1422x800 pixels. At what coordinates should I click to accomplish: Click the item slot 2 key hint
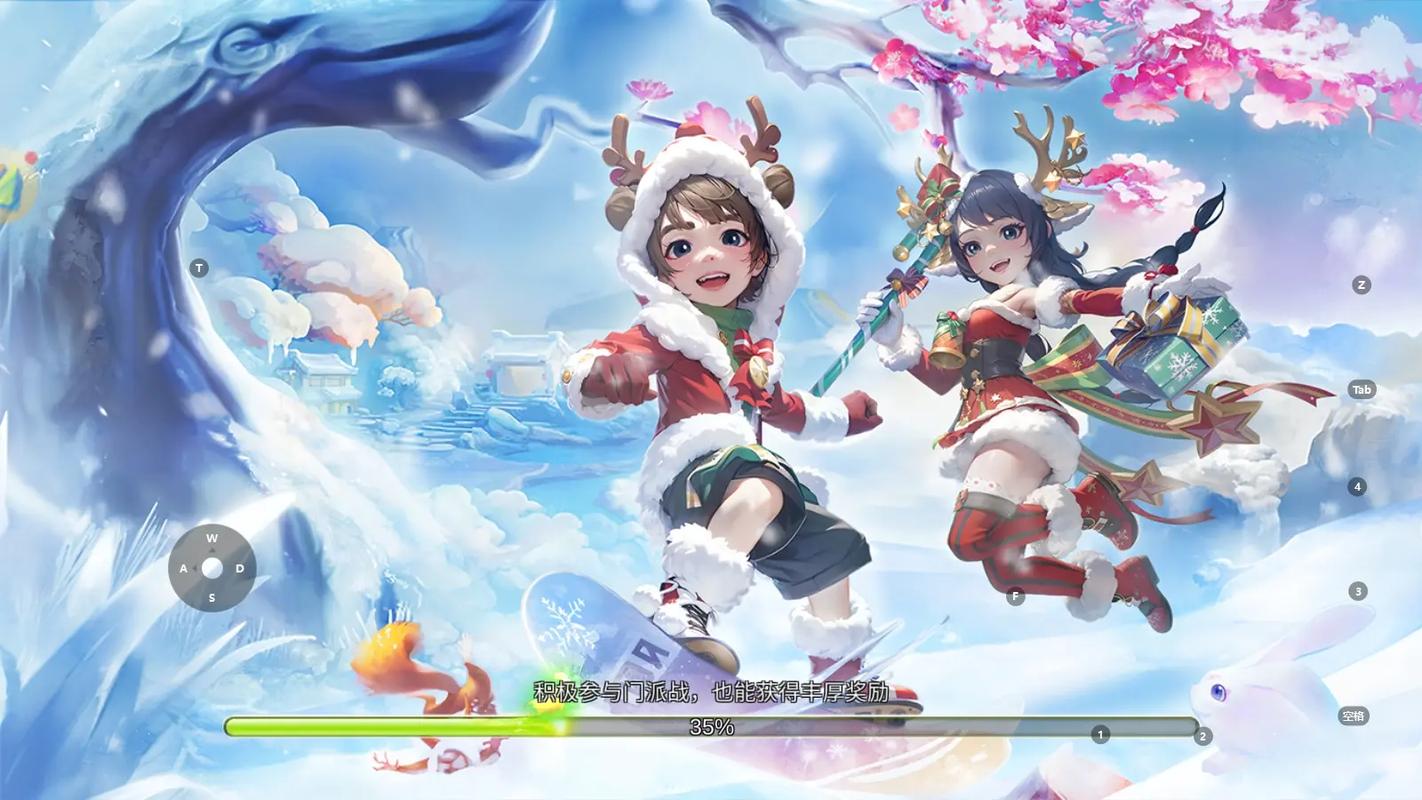[1202, 735]
